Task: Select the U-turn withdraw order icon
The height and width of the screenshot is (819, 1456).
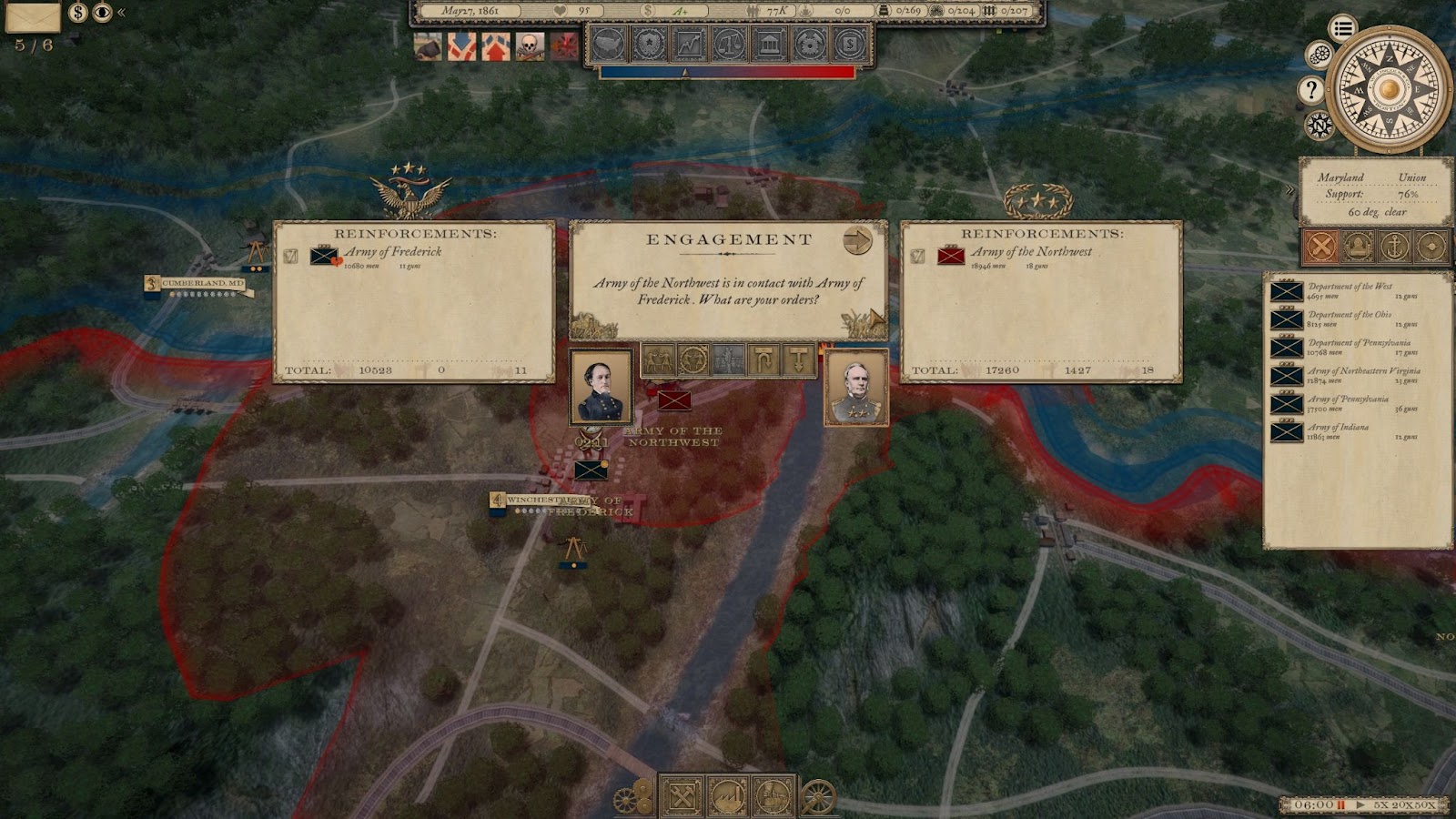Action: pyautogui.click(x=763, y=360)
